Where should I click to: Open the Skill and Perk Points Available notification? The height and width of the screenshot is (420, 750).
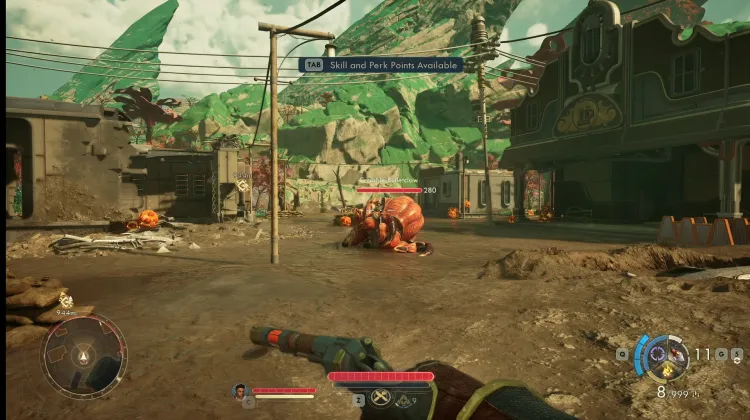[381, 65]
